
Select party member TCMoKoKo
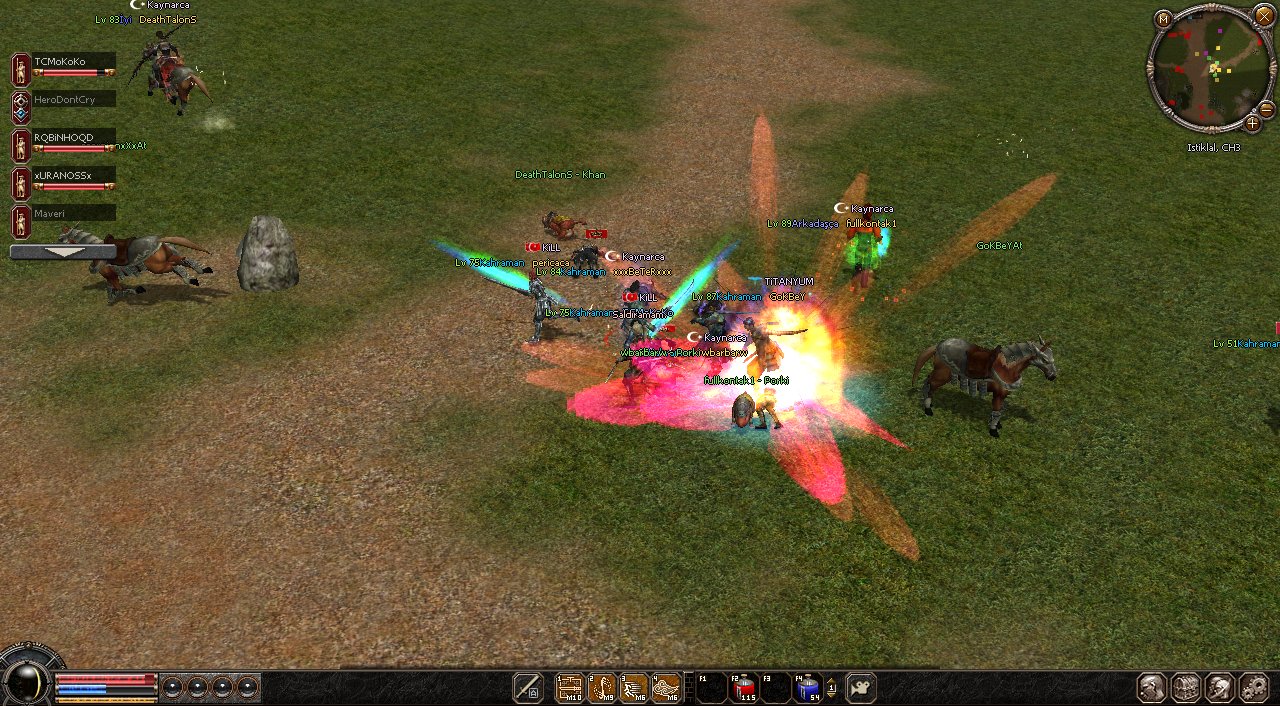(x=72, y=62)
